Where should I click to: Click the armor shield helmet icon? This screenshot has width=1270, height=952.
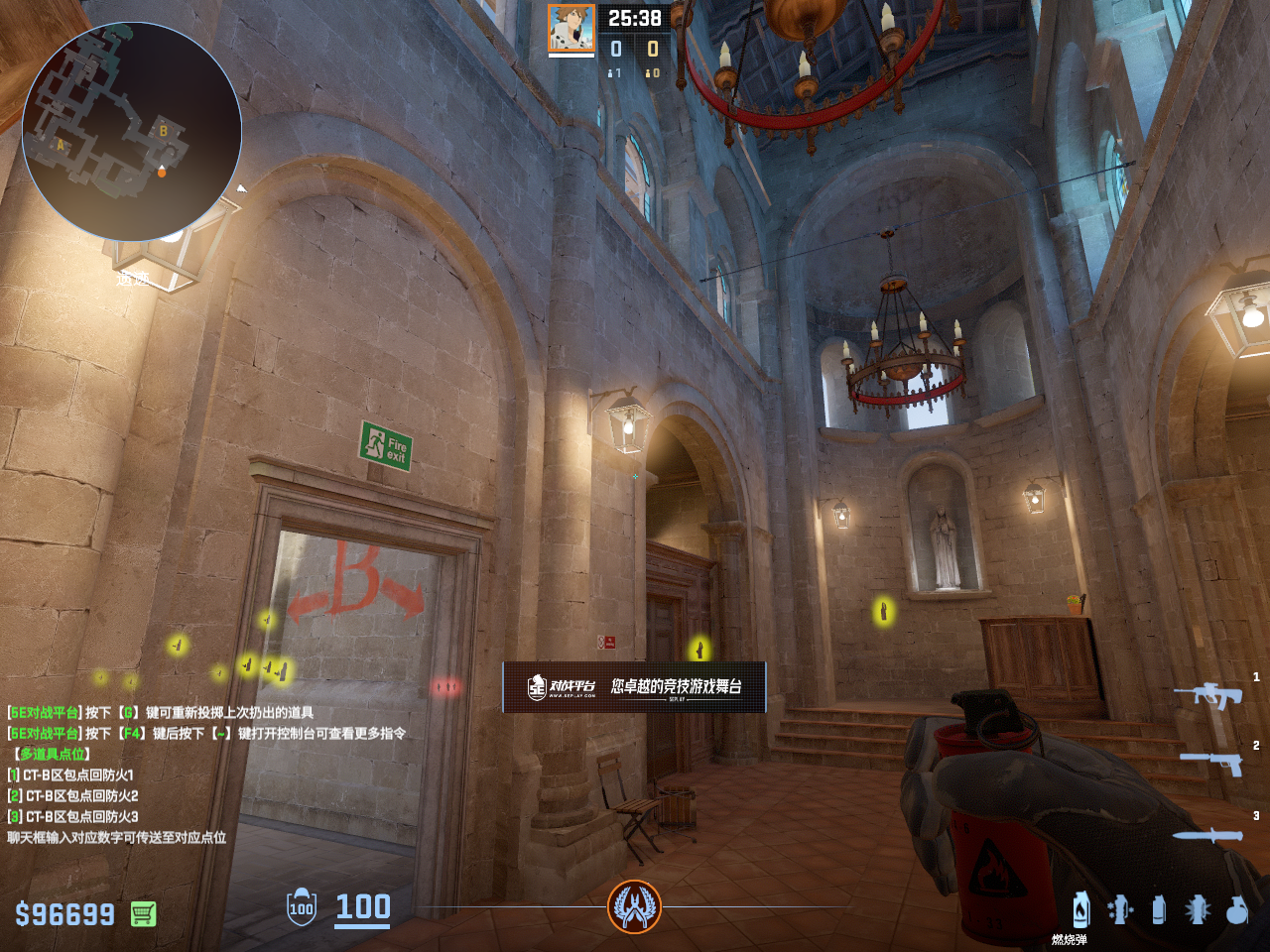click(x=302, y=907)
